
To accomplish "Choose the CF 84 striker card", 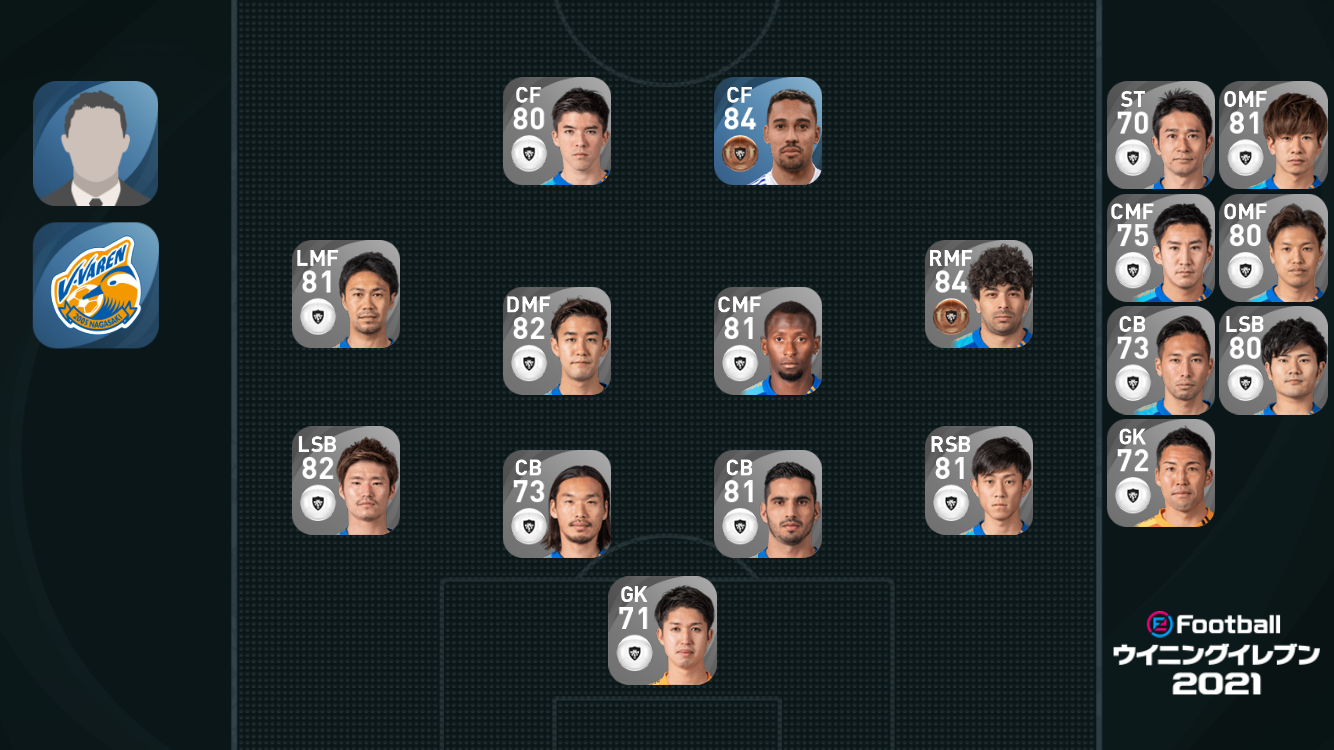I will coord(768,131).
